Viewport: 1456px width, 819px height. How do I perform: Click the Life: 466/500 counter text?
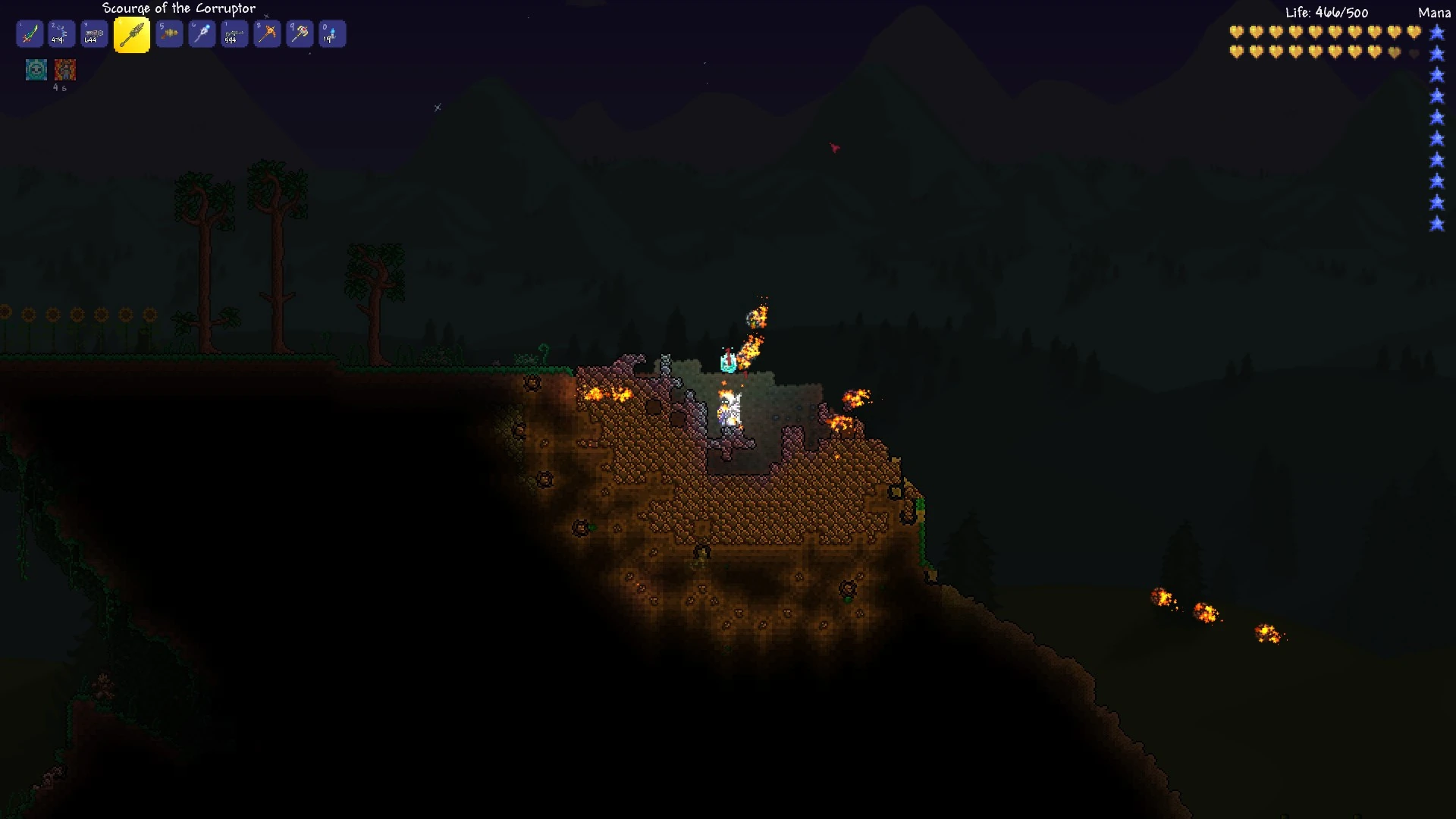pos(1326,12)
